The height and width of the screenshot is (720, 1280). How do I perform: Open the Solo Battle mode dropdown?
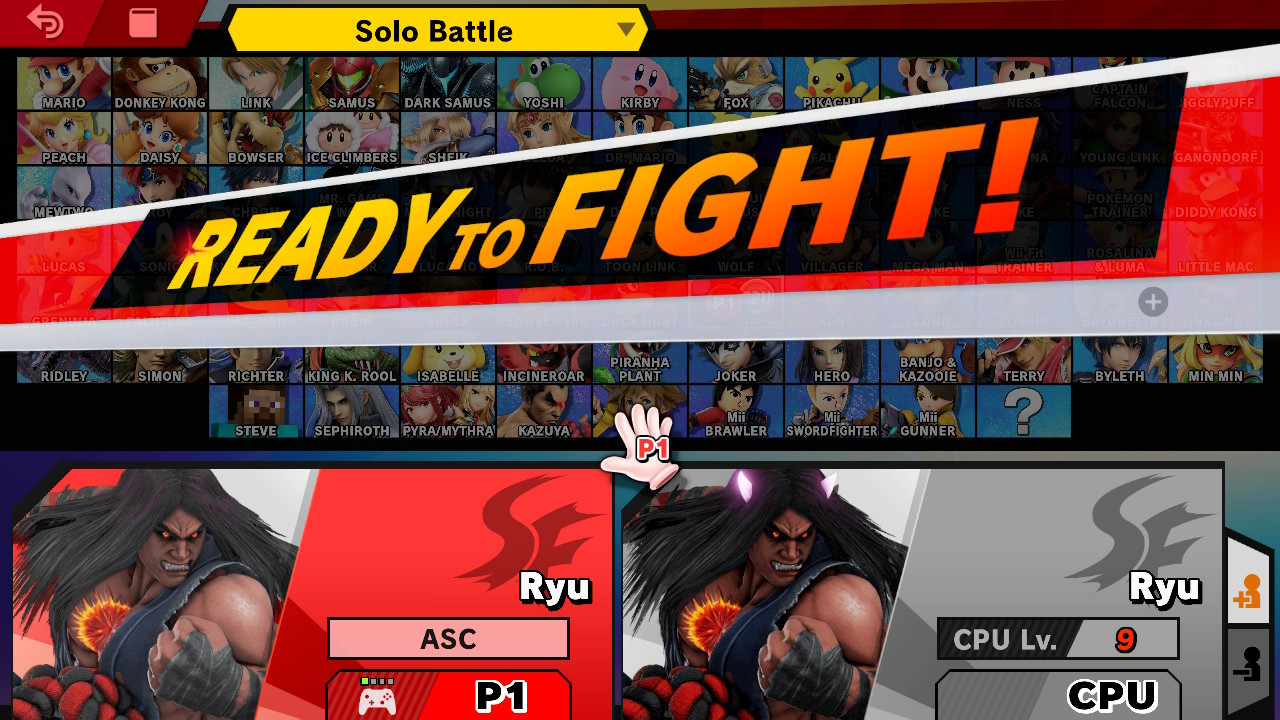click(x=435, y=30)
